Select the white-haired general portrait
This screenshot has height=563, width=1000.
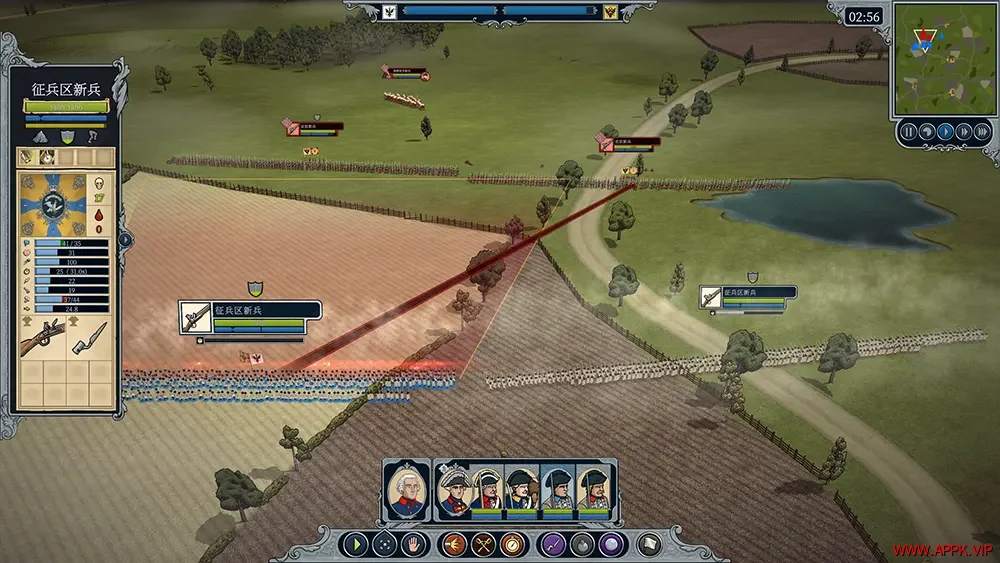(406, 491)
